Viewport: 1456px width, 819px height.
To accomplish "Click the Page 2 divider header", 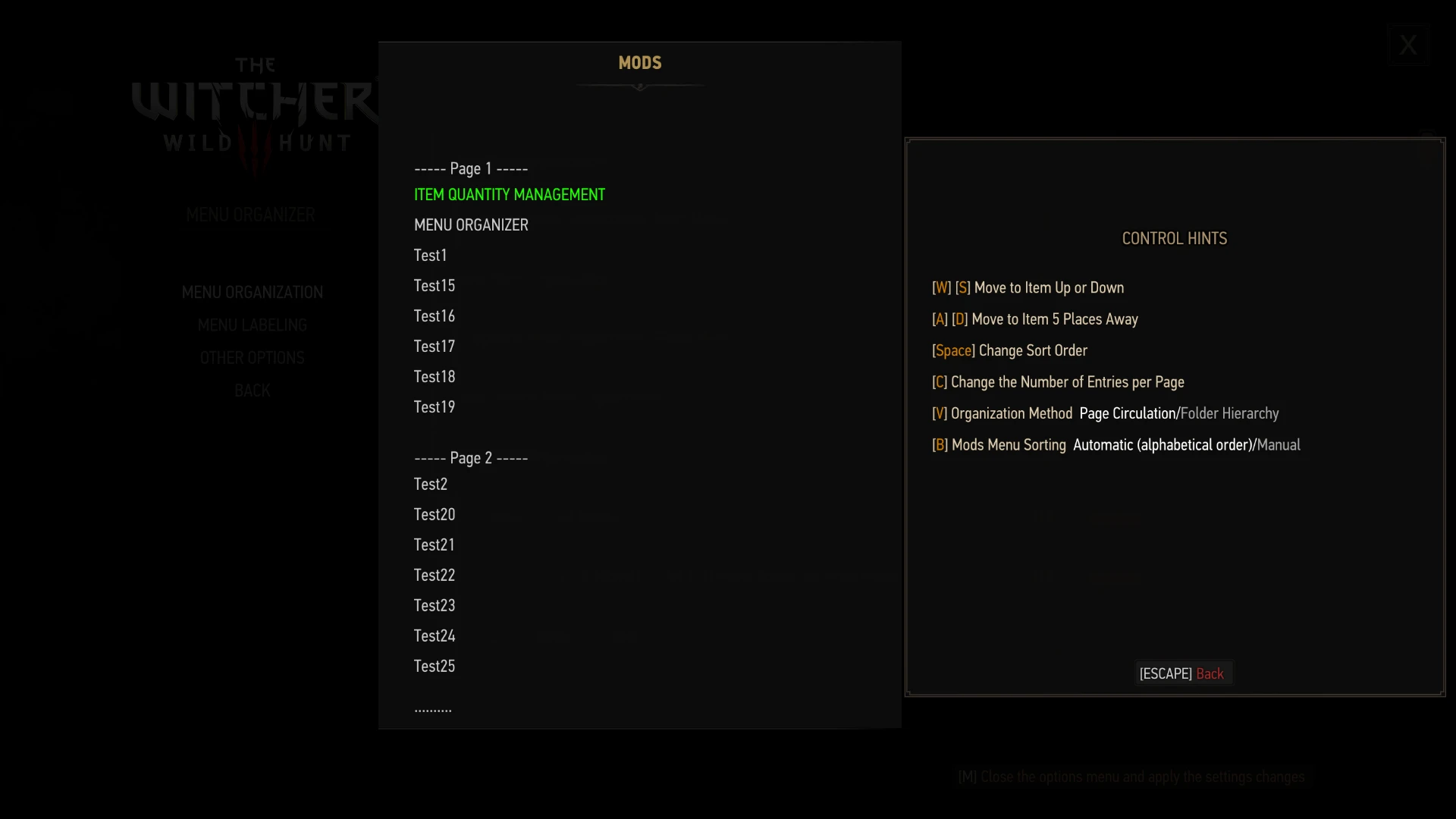I will coord(470,457).
